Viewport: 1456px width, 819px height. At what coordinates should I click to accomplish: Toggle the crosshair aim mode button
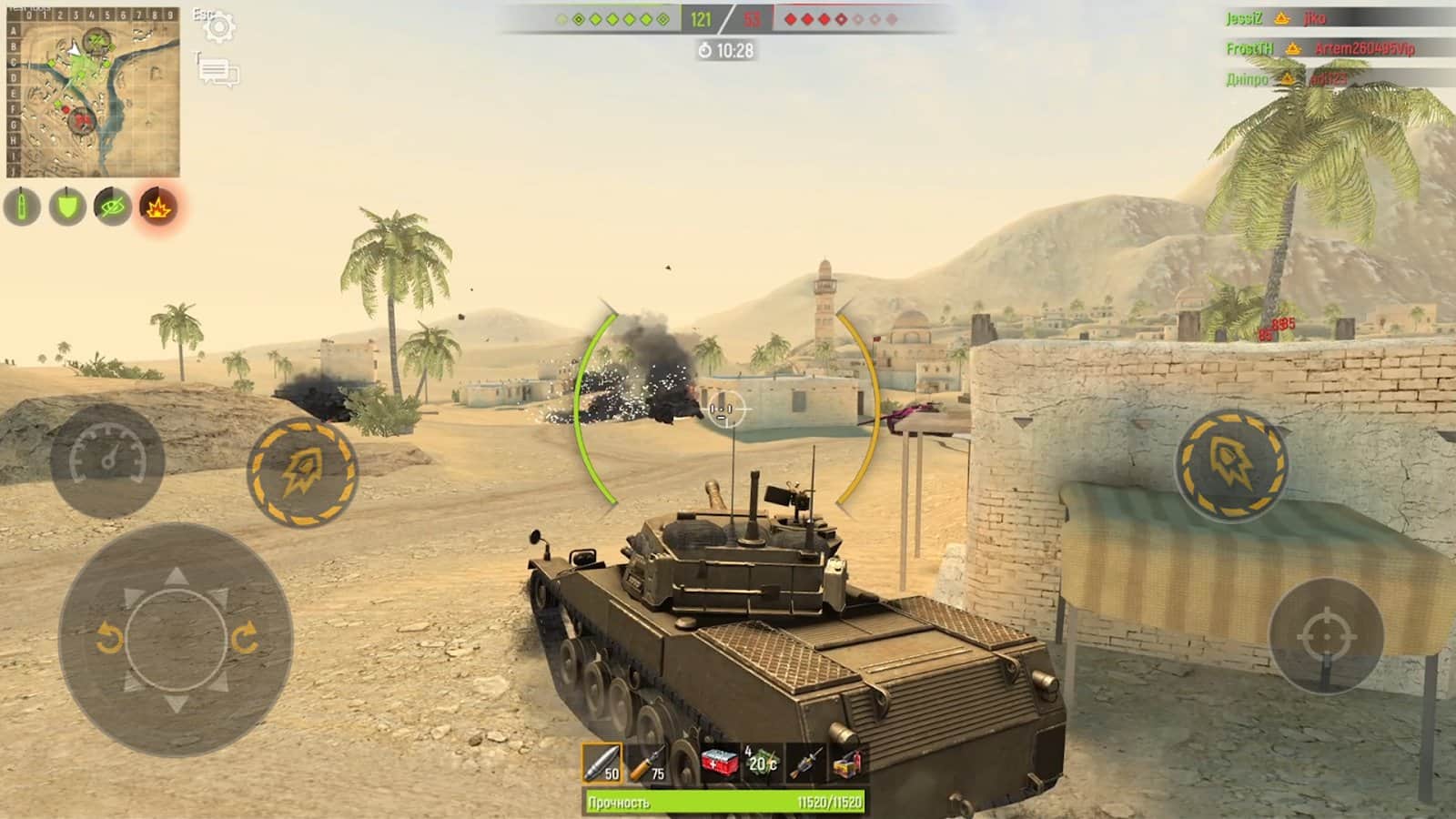pos(1326,636)
